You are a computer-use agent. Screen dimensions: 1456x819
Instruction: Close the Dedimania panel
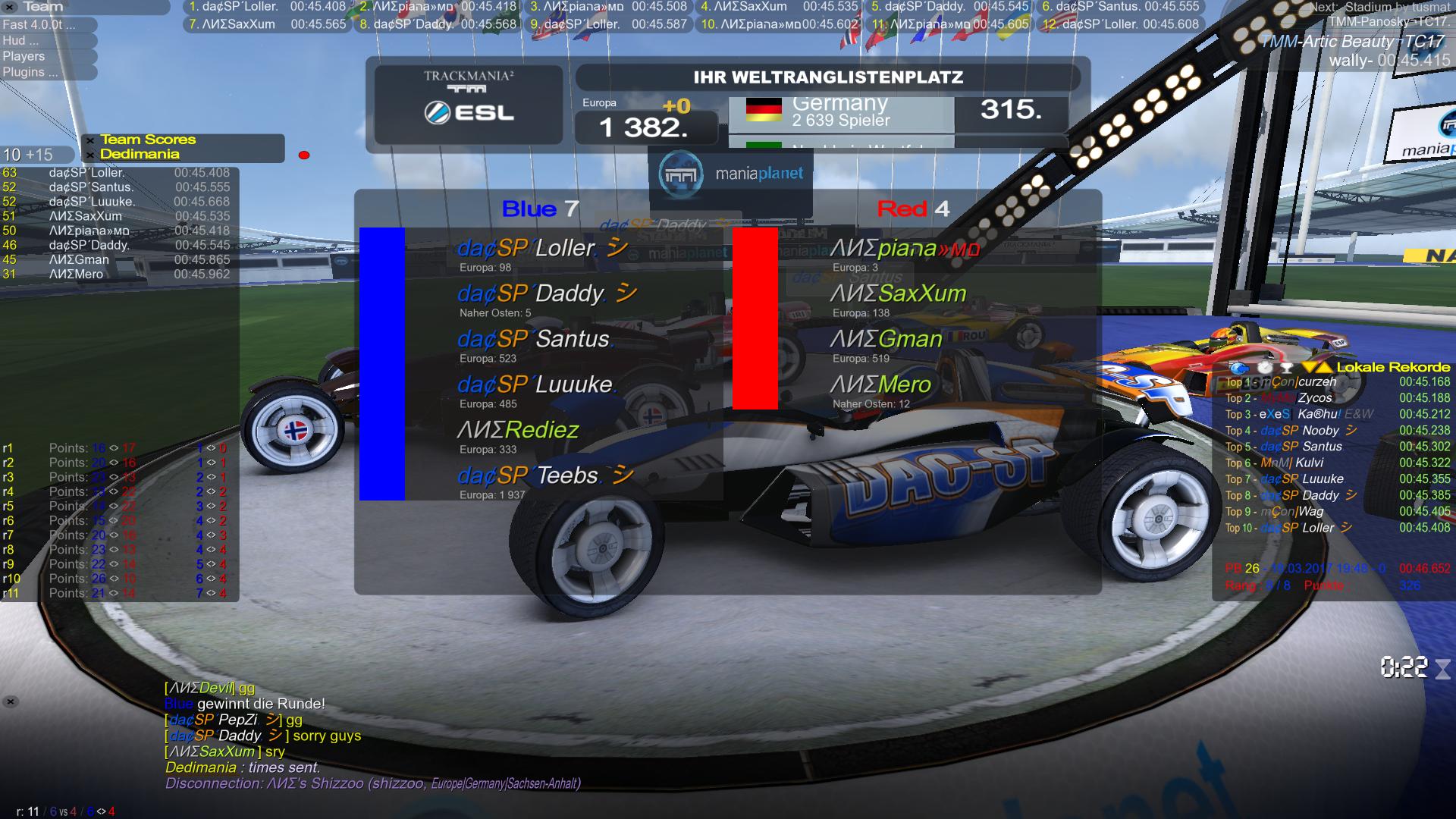click(90, 155)
